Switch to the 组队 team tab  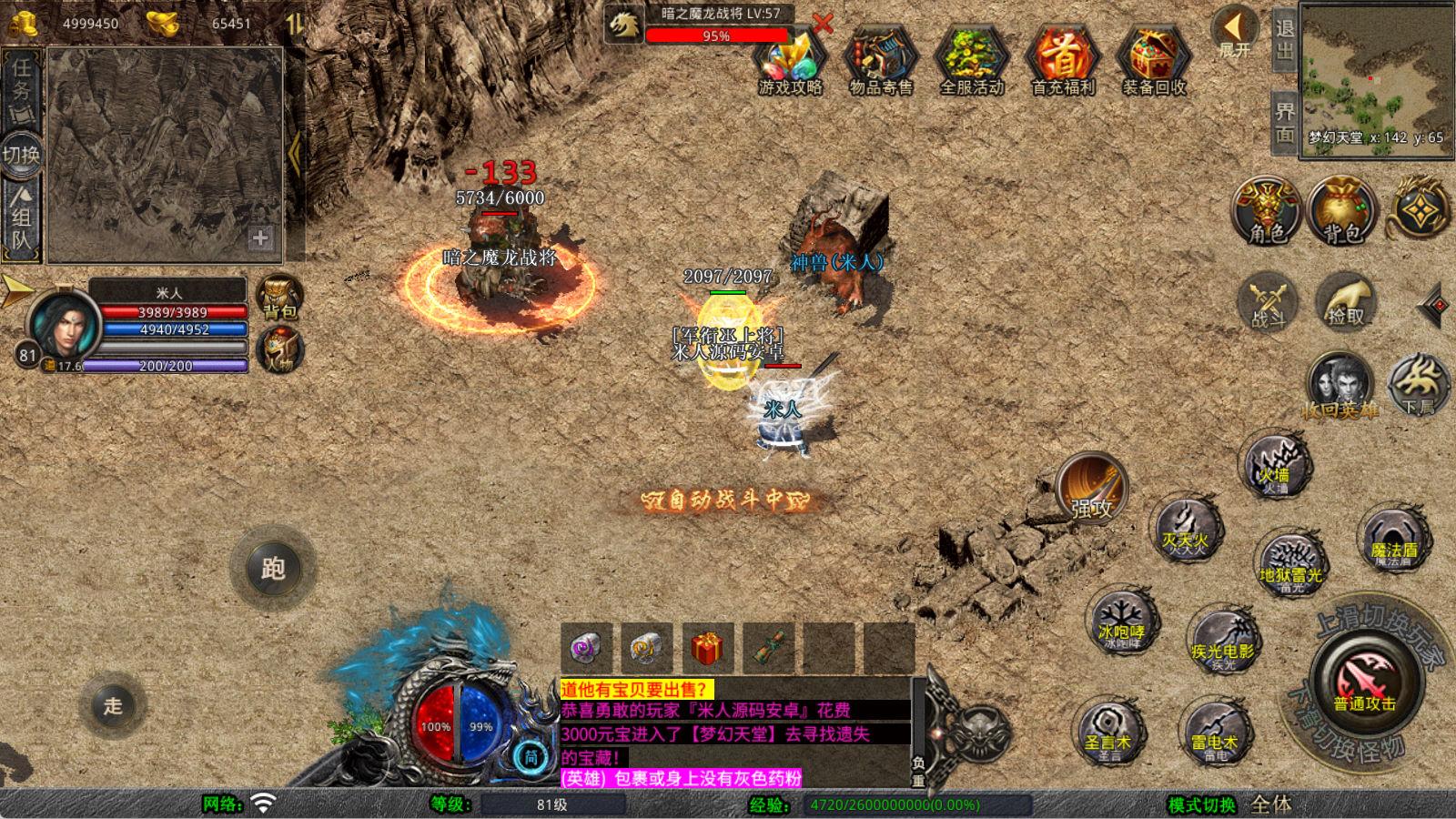click(22, 217)
